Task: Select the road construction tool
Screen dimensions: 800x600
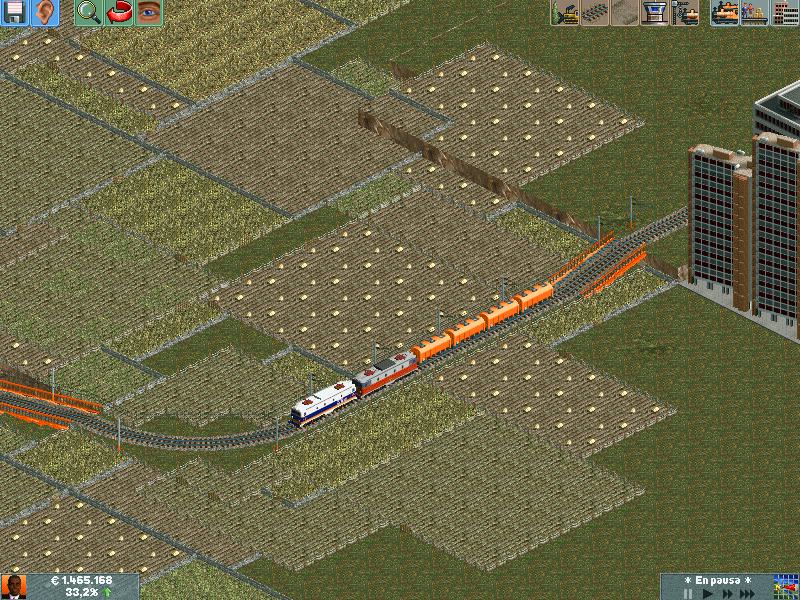Action: coord(626,13)
